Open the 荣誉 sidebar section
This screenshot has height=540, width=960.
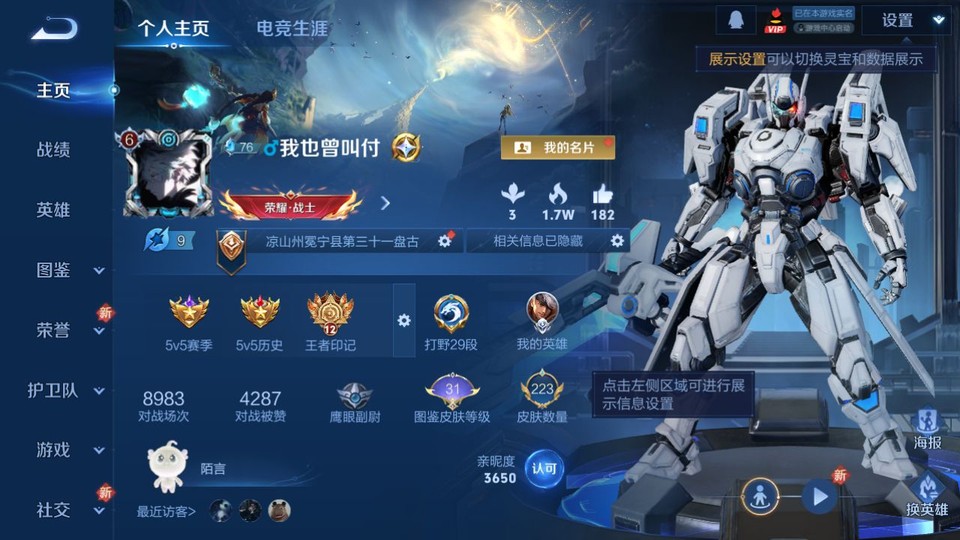click(68, 330)
